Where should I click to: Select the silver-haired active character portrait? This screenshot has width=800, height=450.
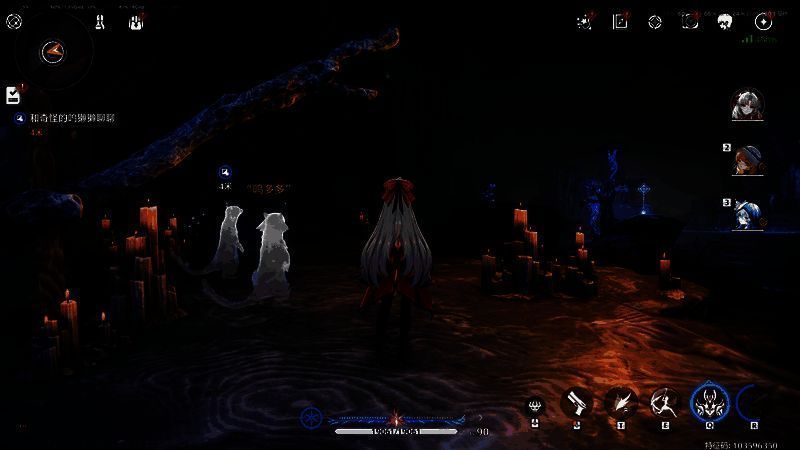point(745,104)
